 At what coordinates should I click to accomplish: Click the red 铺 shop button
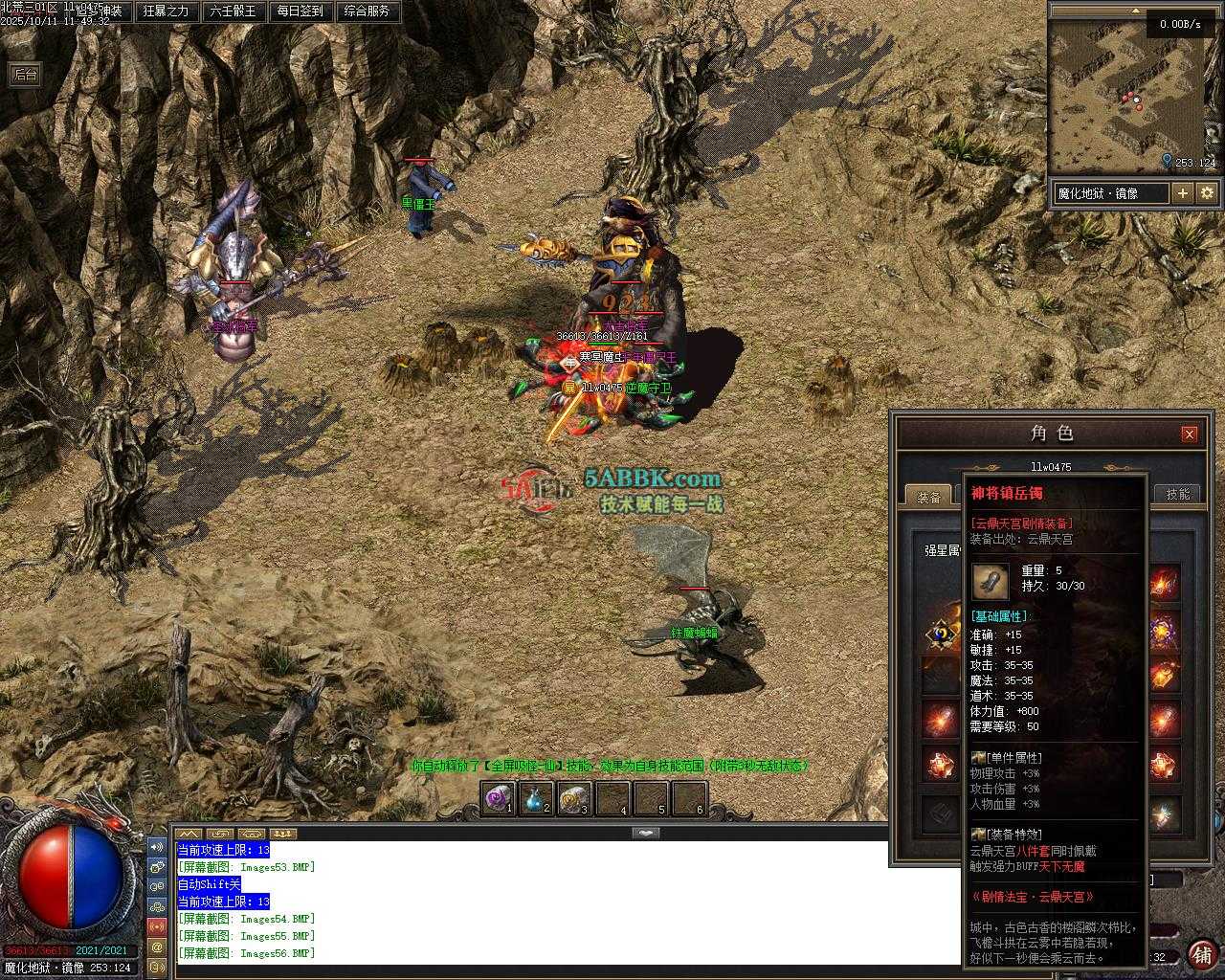[x=1200, y=954]
